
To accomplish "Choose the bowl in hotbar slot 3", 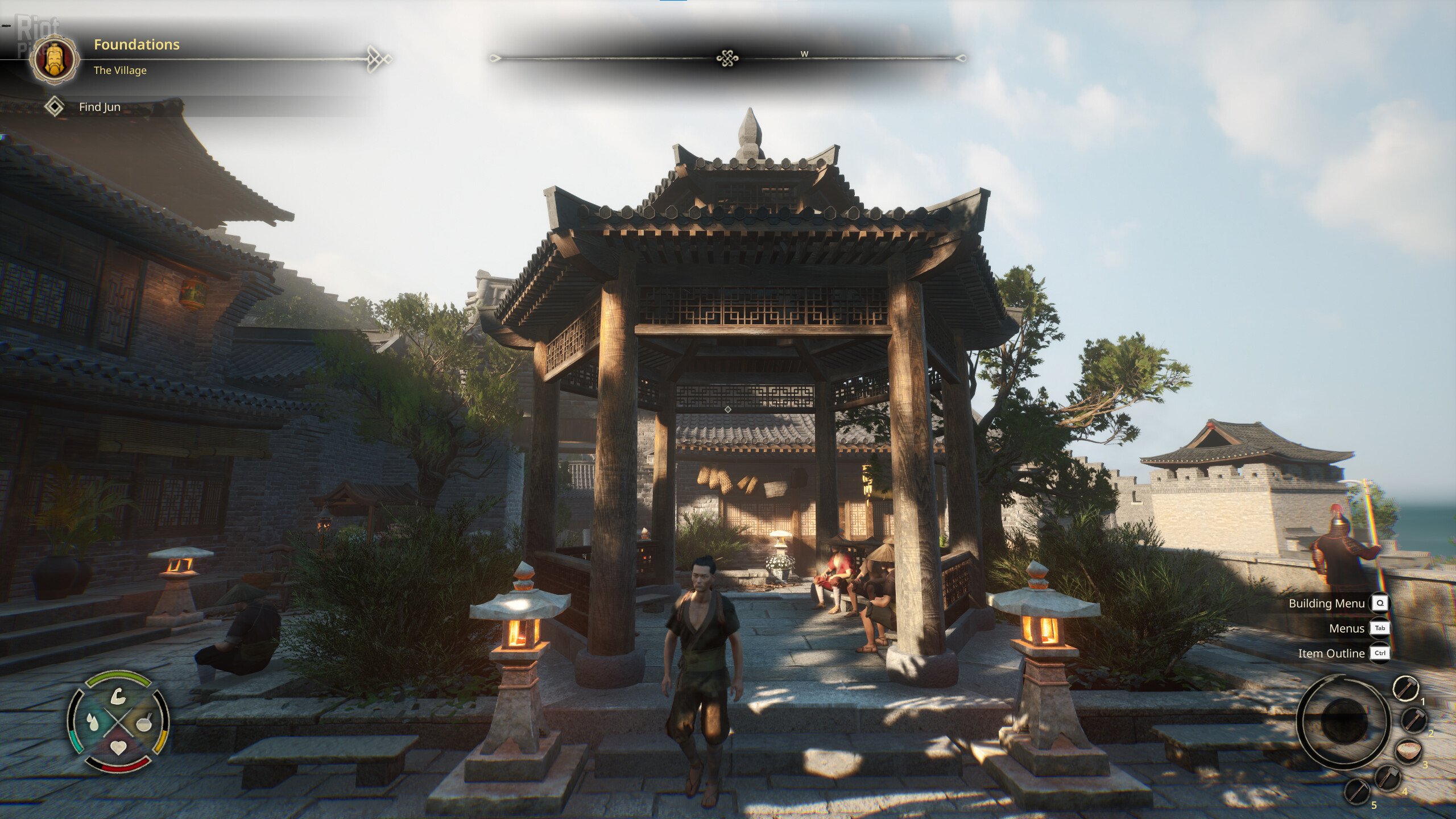I will click(1409, 751).
